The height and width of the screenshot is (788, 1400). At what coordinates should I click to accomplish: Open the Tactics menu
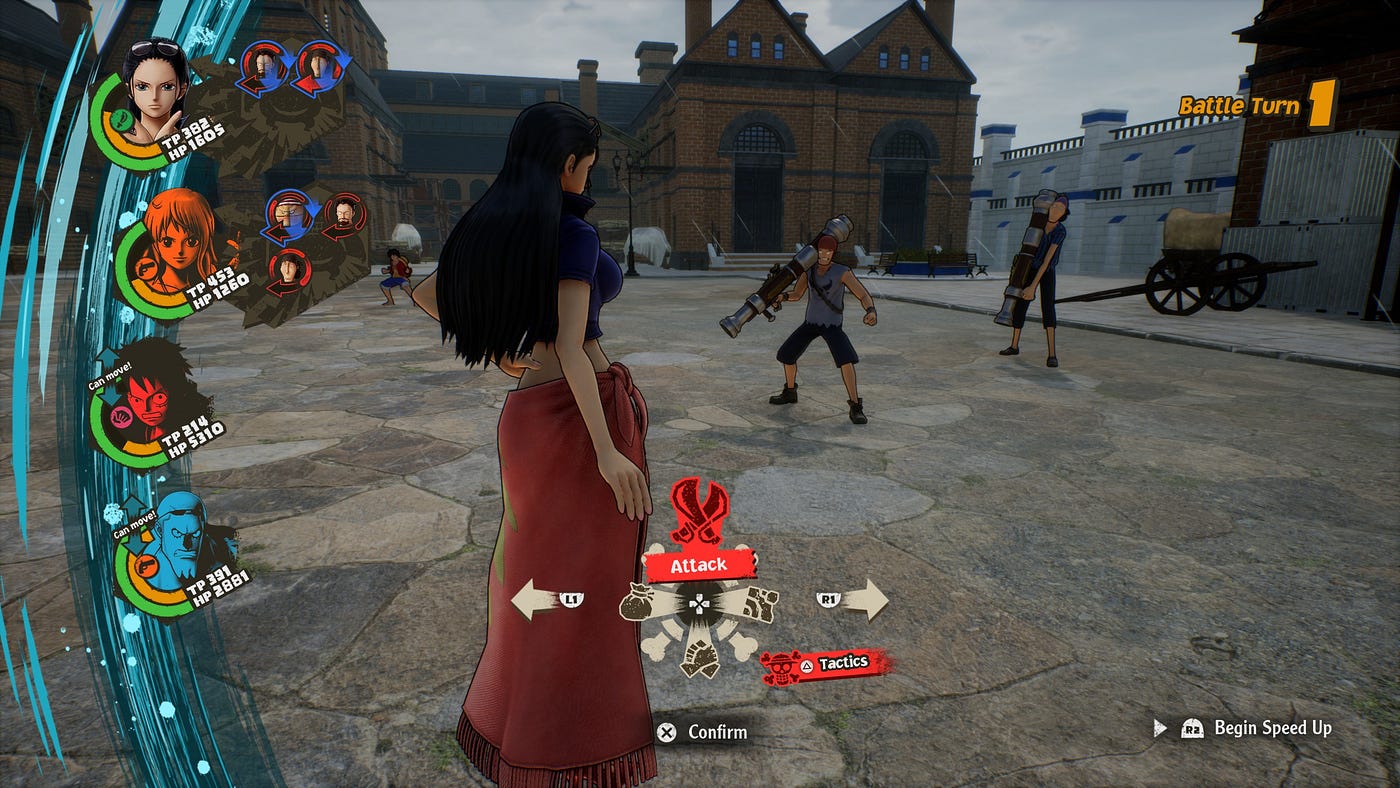(x=826, y=664)
